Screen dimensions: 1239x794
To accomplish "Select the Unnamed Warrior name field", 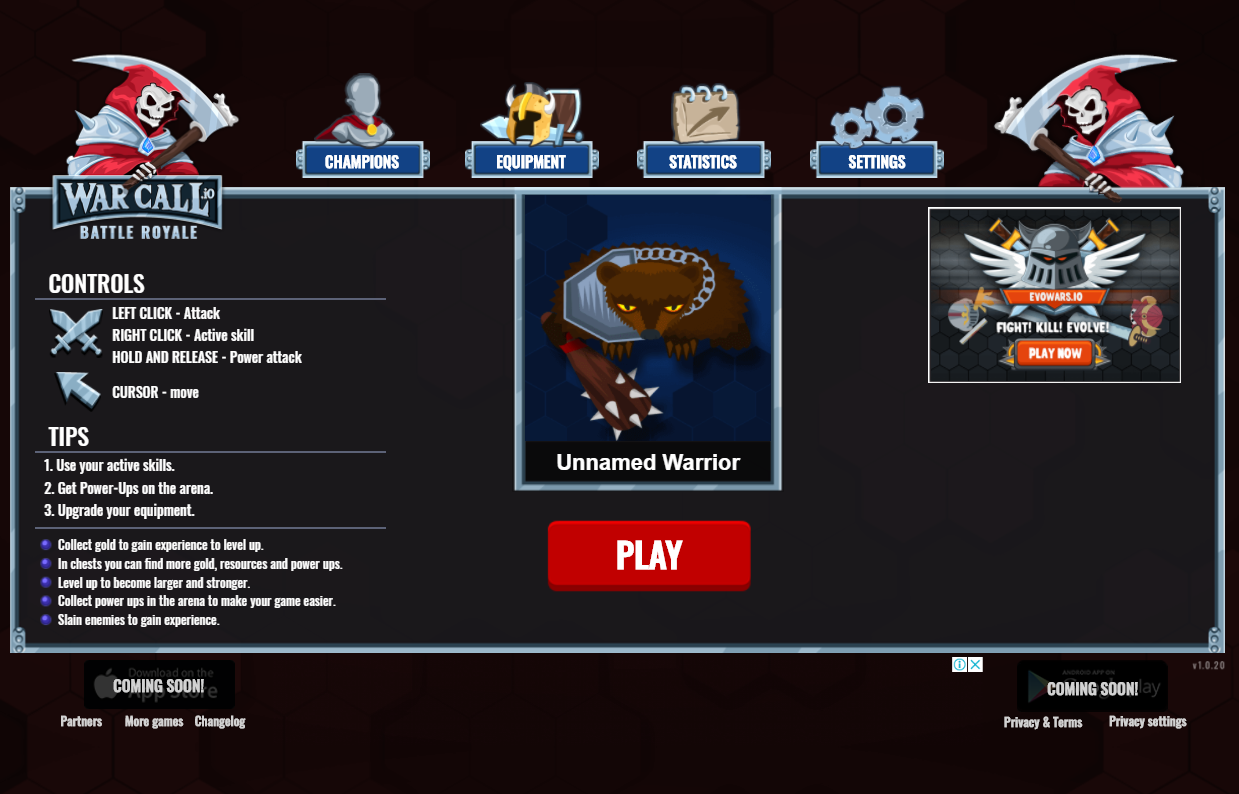I will (x=648, y=463).
